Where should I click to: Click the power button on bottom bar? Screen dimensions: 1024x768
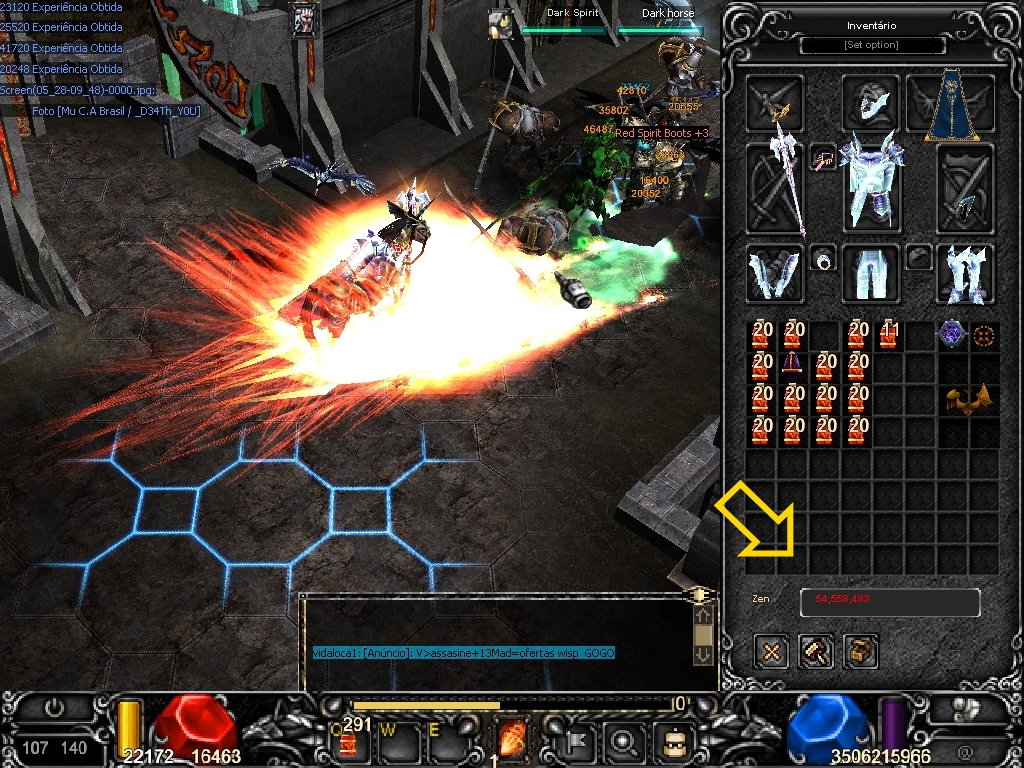tap(55, 707)
